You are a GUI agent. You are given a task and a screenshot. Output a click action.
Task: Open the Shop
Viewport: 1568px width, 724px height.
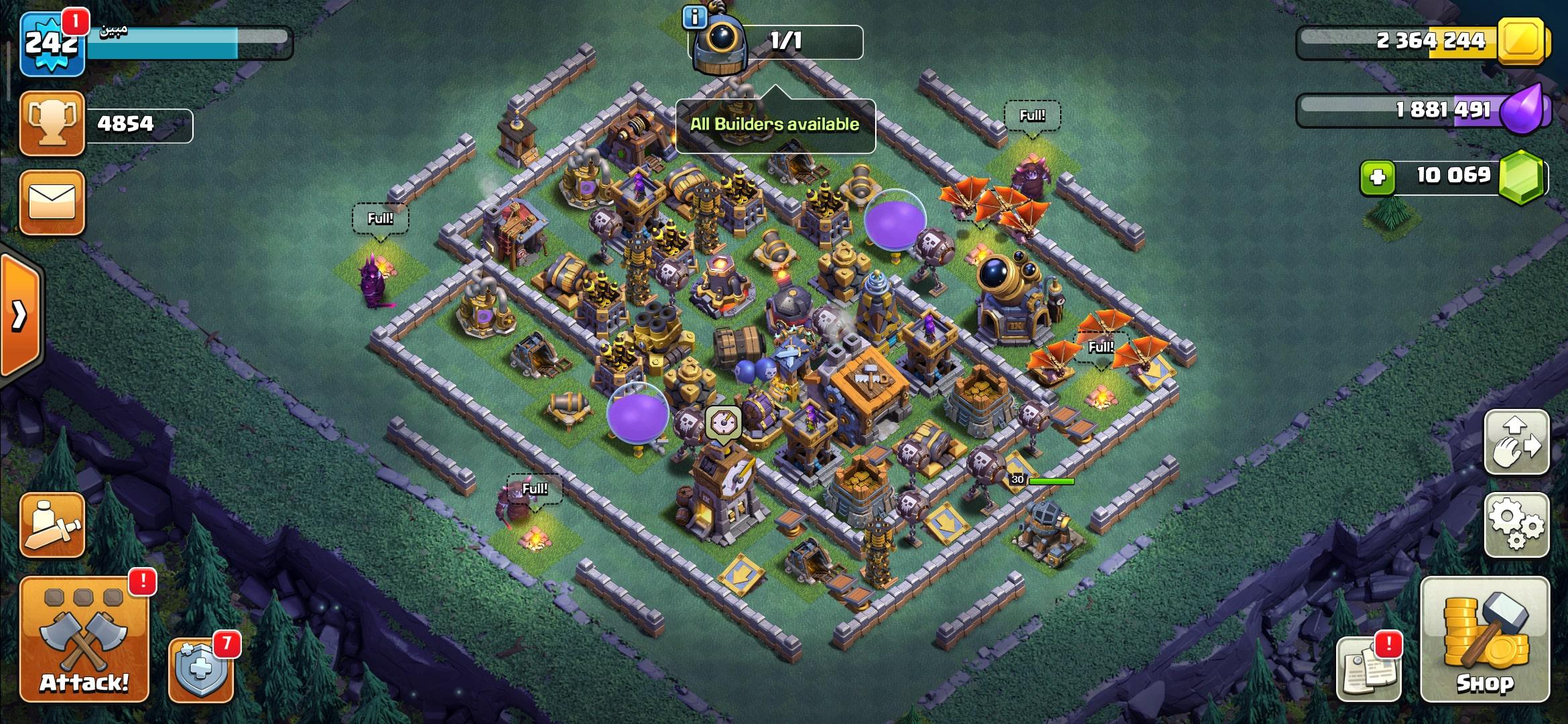(x=1484, y=639)
